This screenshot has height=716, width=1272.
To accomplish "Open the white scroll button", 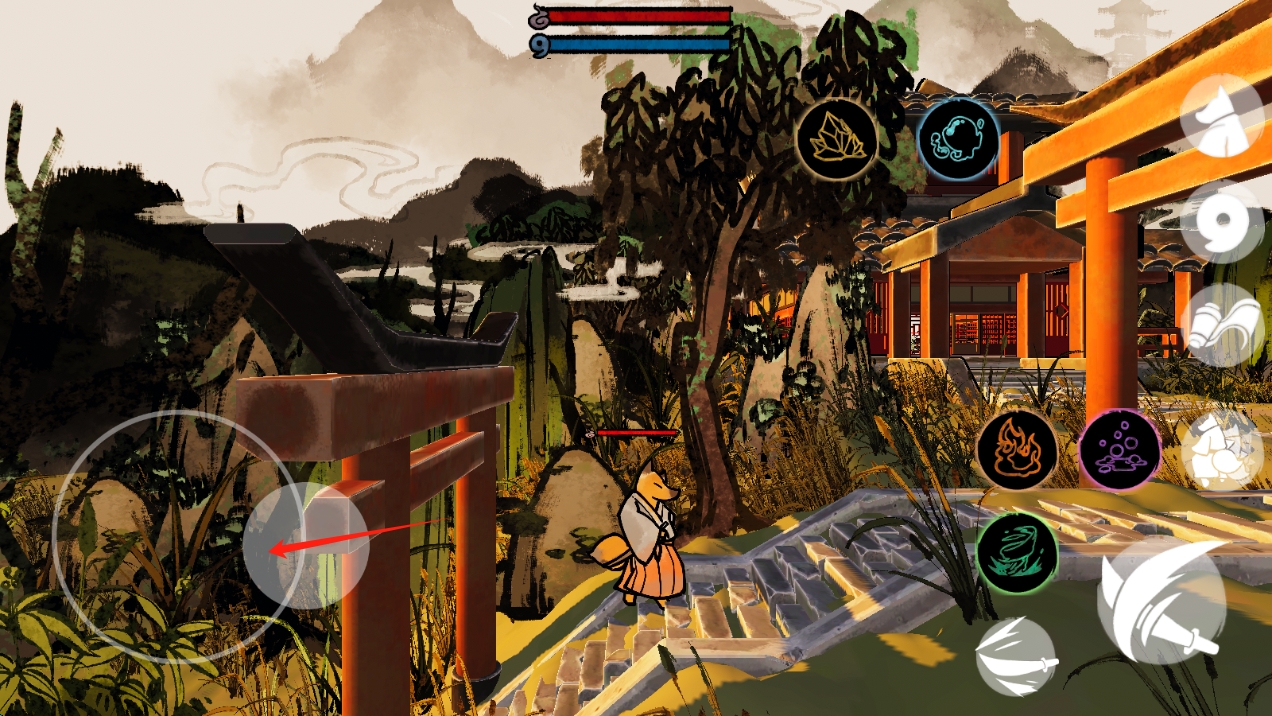I will point(1221,326).
